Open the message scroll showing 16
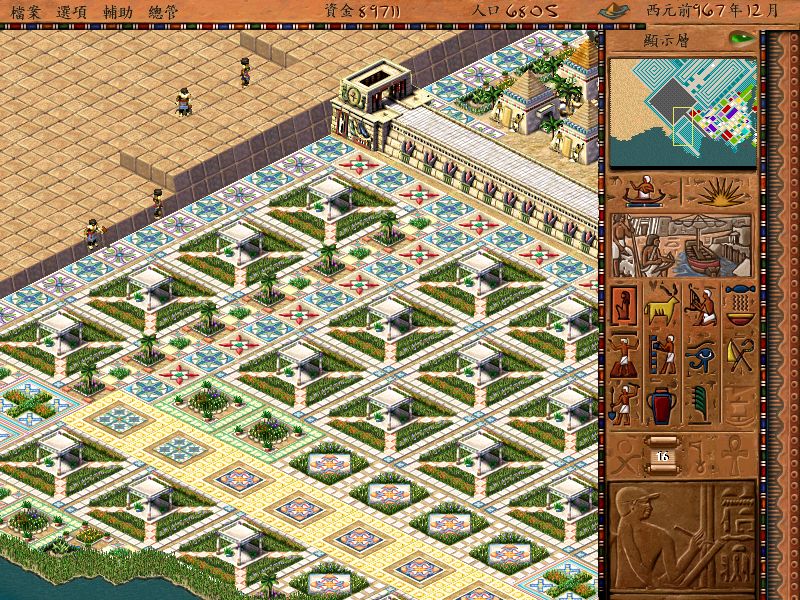 coord(663,453)
